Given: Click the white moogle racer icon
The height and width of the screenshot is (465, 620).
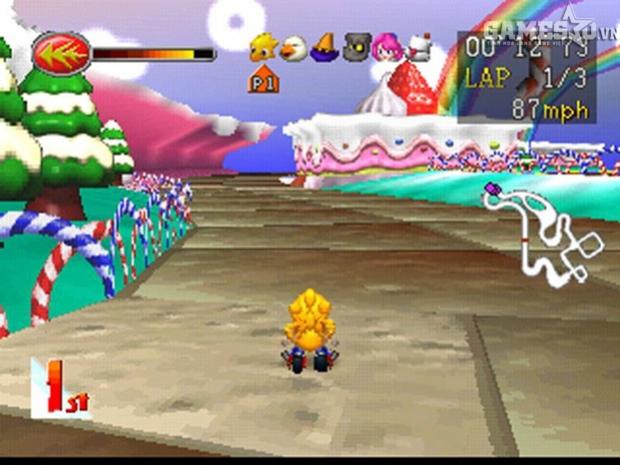Looking at the screenshot, I should (x=416, y=48).
